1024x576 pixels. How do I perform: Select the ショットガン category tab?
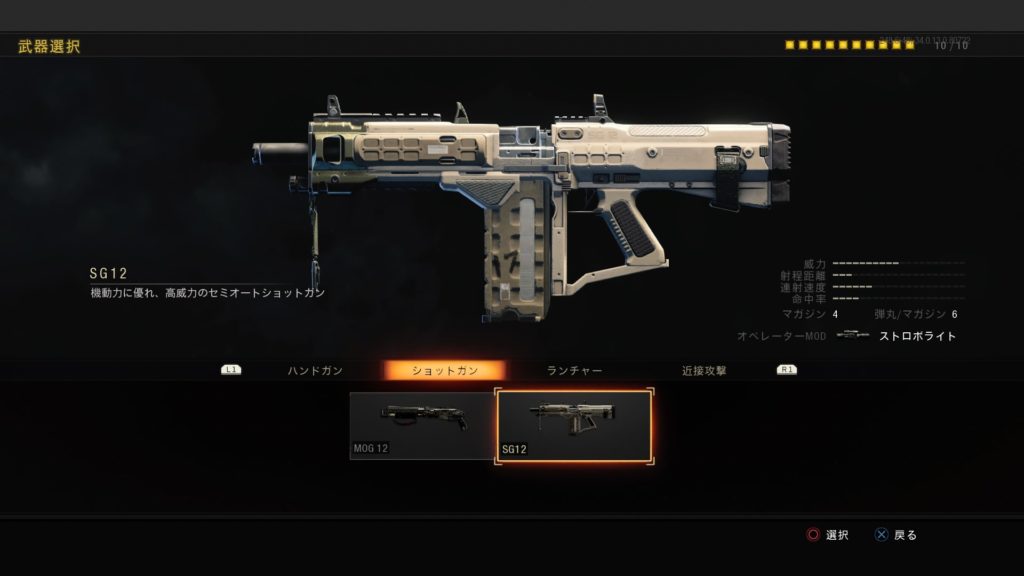(x=445, y=370)
